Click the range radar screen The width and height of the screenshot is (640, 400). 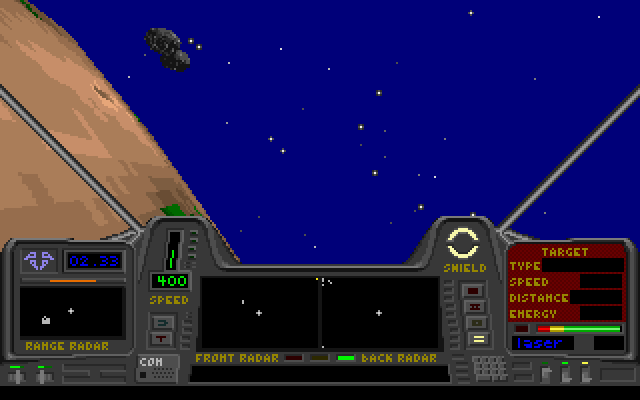click(71, 312)
